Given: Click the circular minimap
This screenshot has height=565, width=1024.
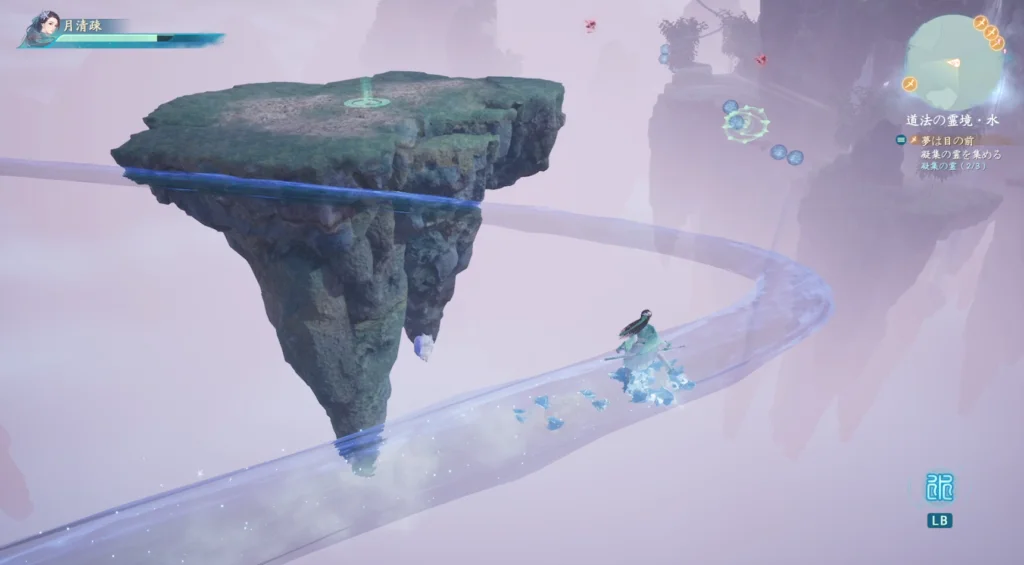Looking at the screenshot, I should click(x=954, y=62).
